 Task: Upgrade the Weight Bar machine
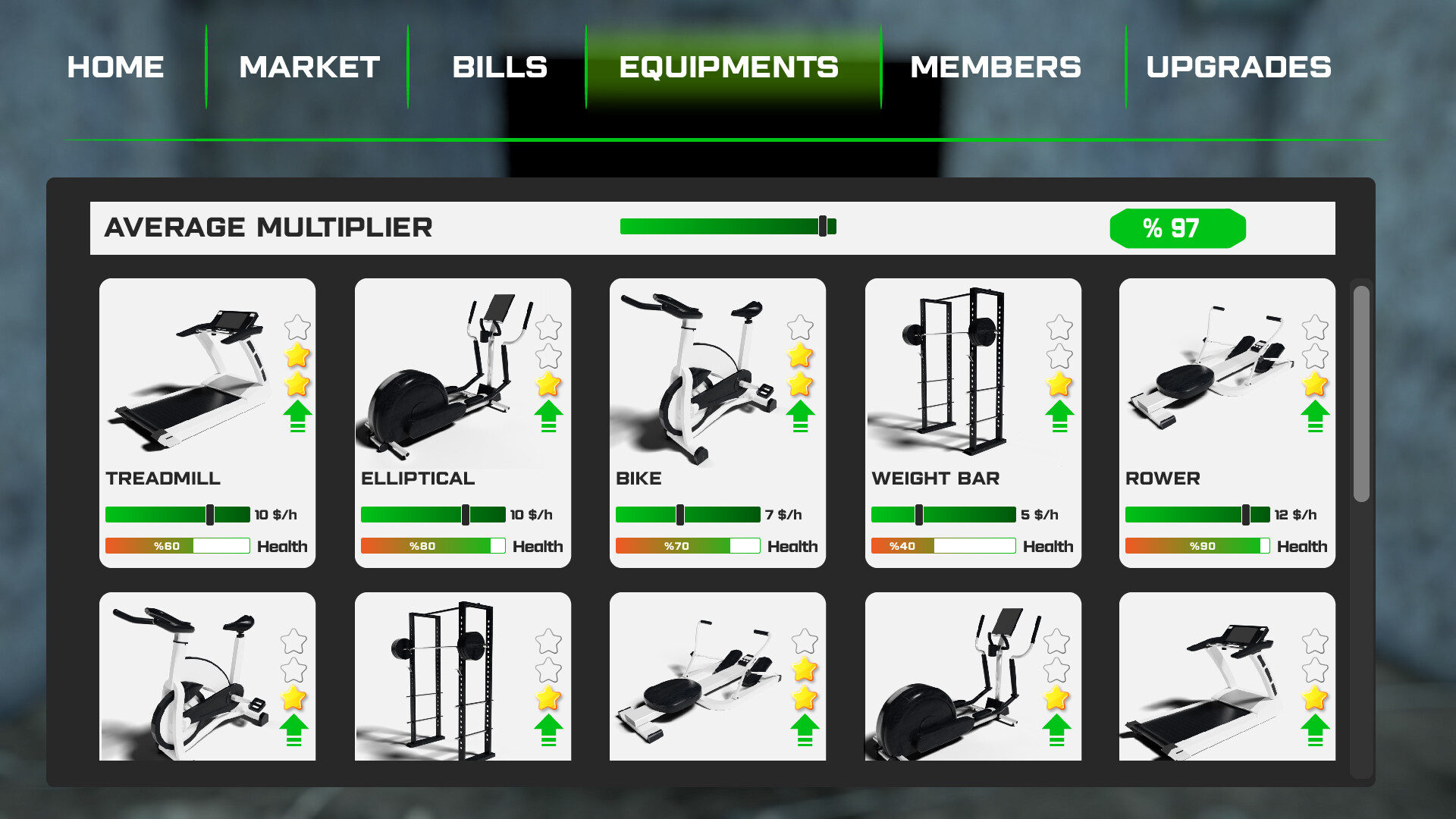[1062, 416]
